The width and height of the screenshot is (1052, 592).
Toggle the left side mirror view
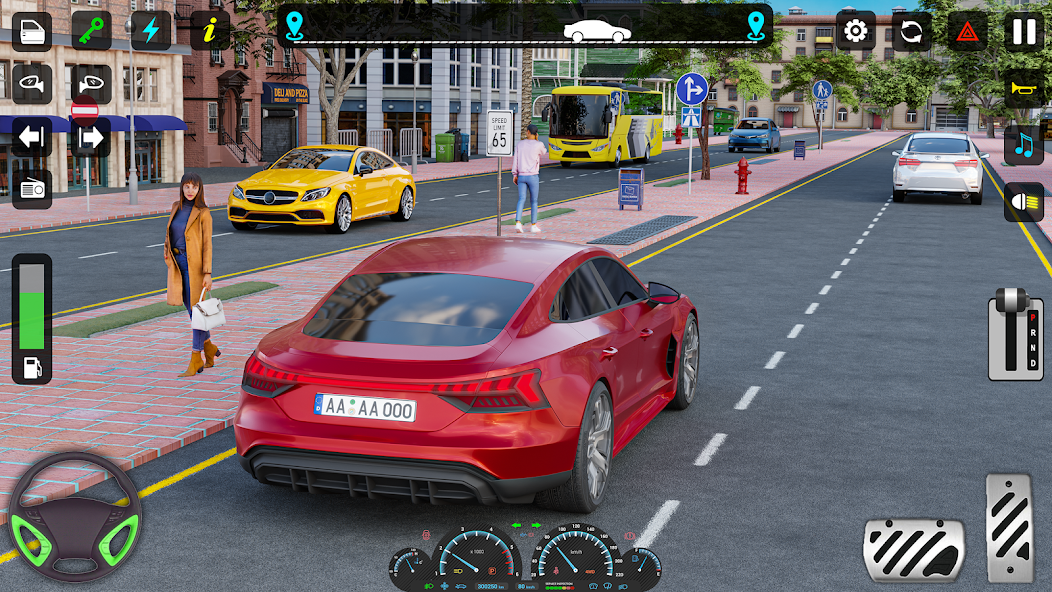coord(32,84)
